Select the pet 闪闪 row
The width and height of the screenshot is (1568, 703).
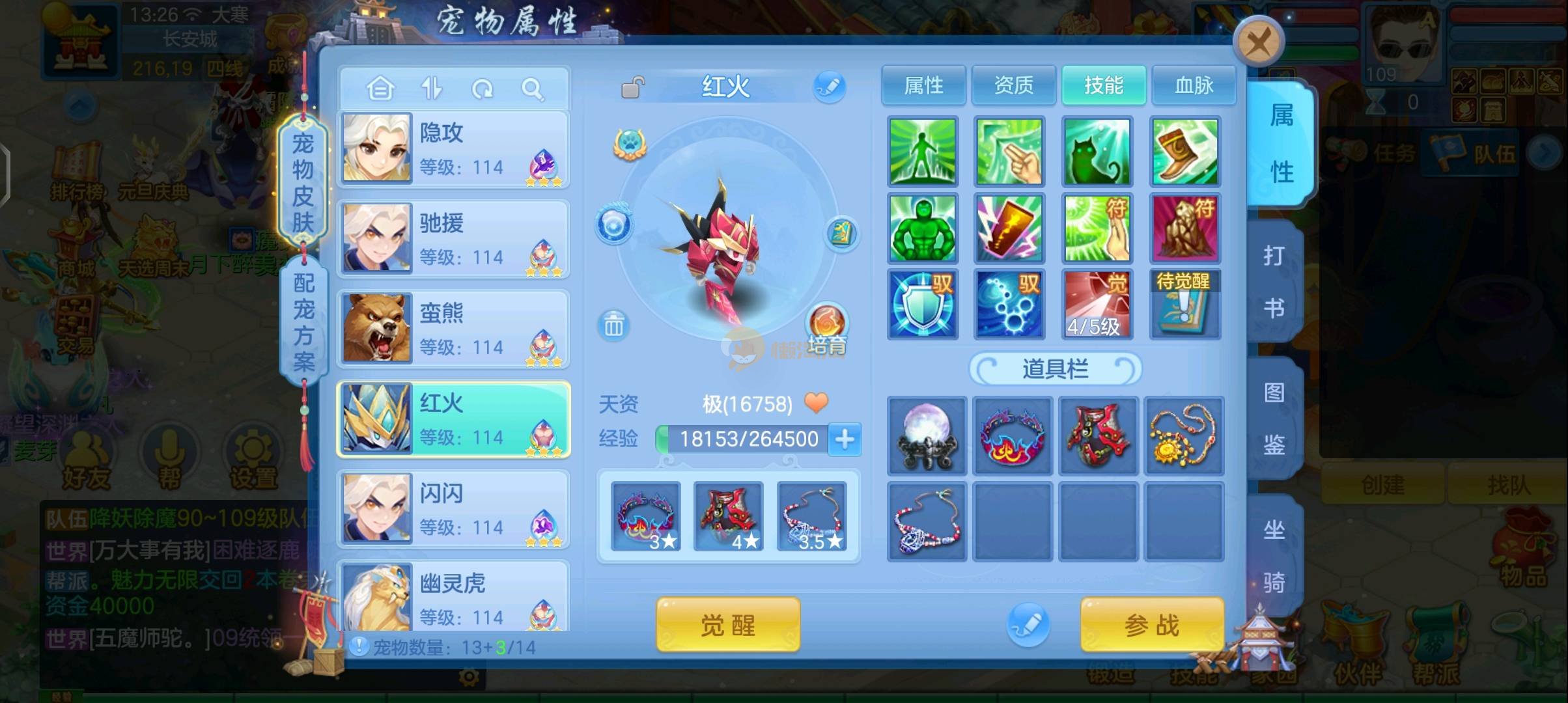point(453,509)
